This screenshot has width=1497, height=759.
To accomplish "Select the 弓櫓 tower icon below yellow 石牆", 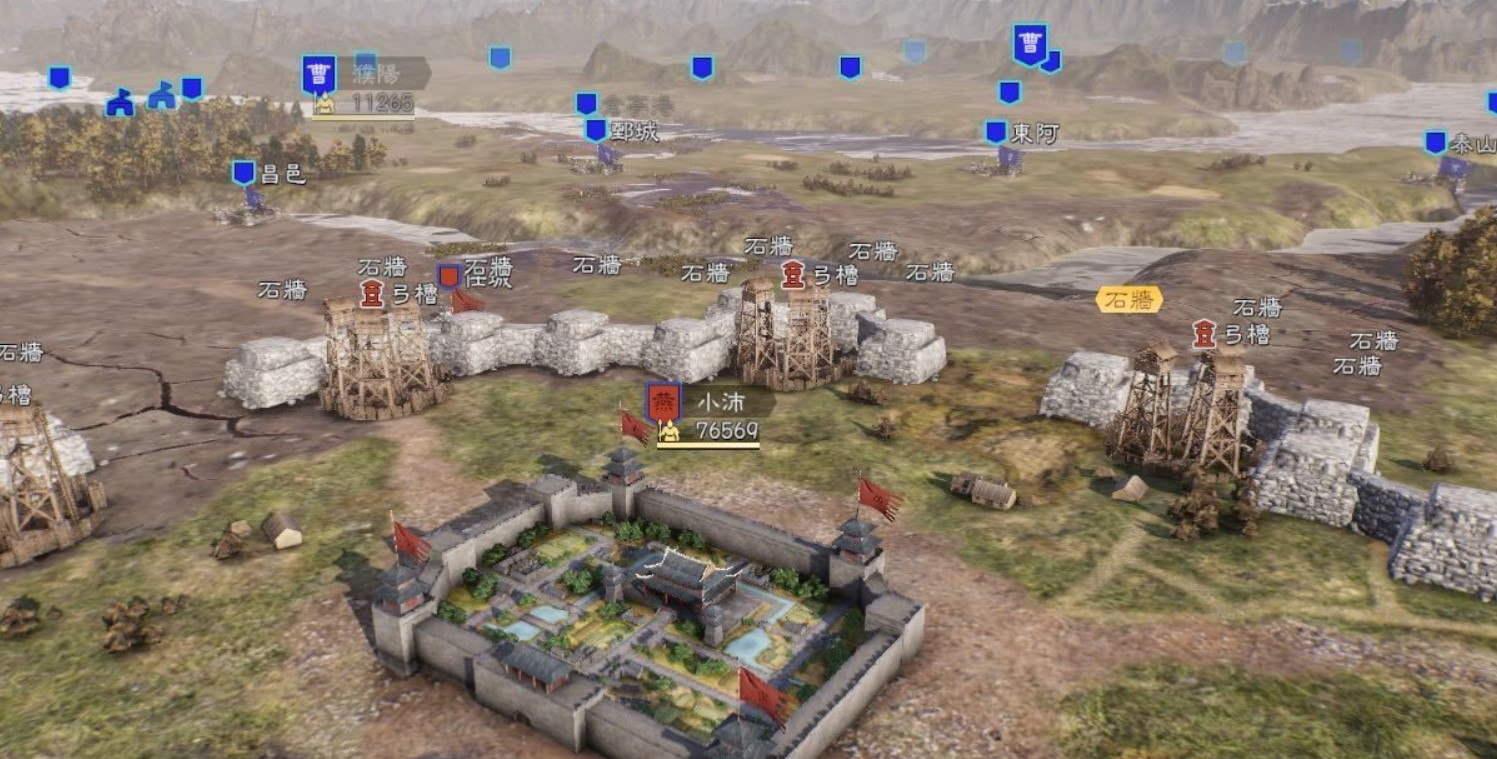I will click(1205, 333).
